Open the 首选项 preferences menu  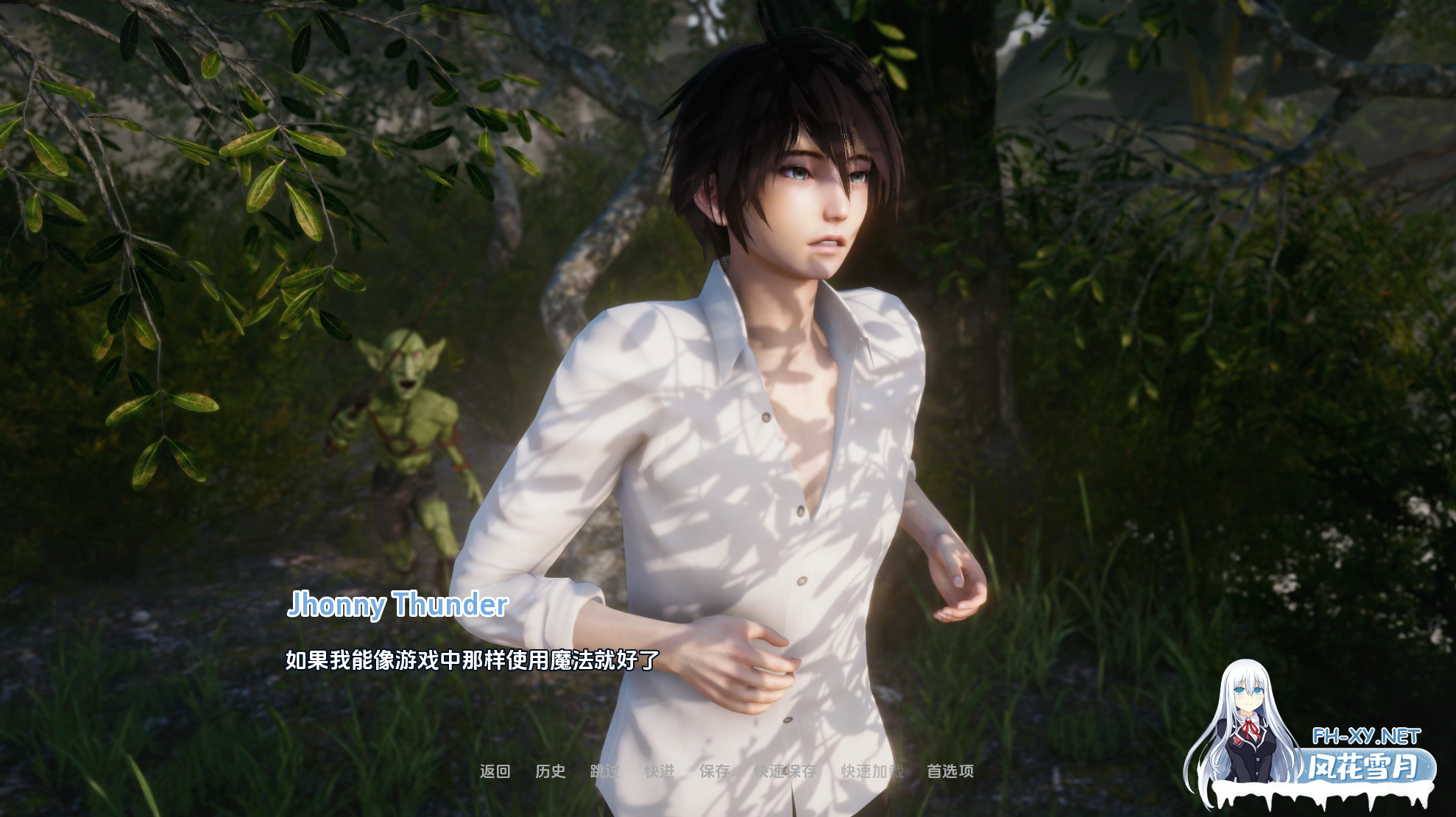point(950,771)
